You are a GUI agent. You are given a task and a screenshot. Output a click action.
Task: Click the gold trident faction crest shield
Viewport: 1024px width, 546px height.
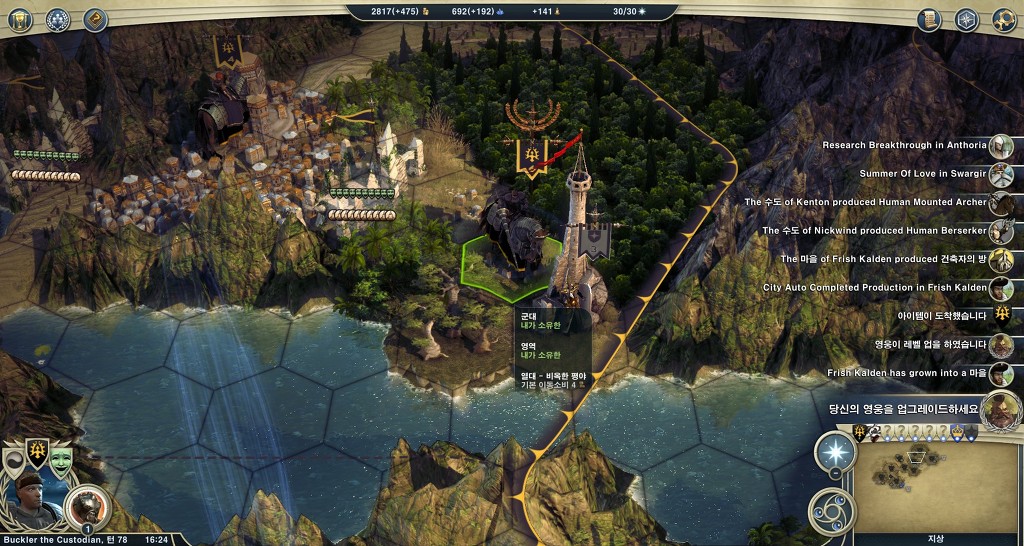37,452
